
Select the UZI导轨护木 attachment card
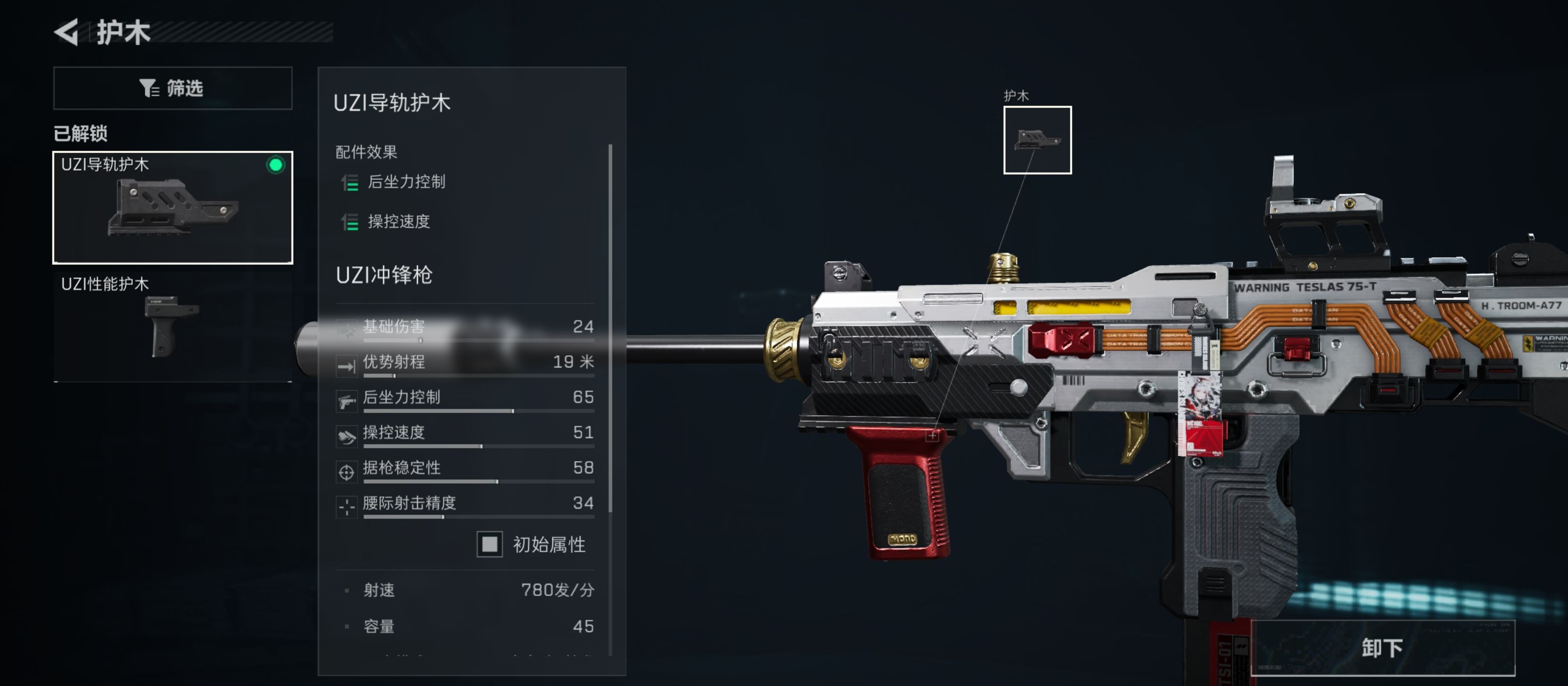point(173,207)
